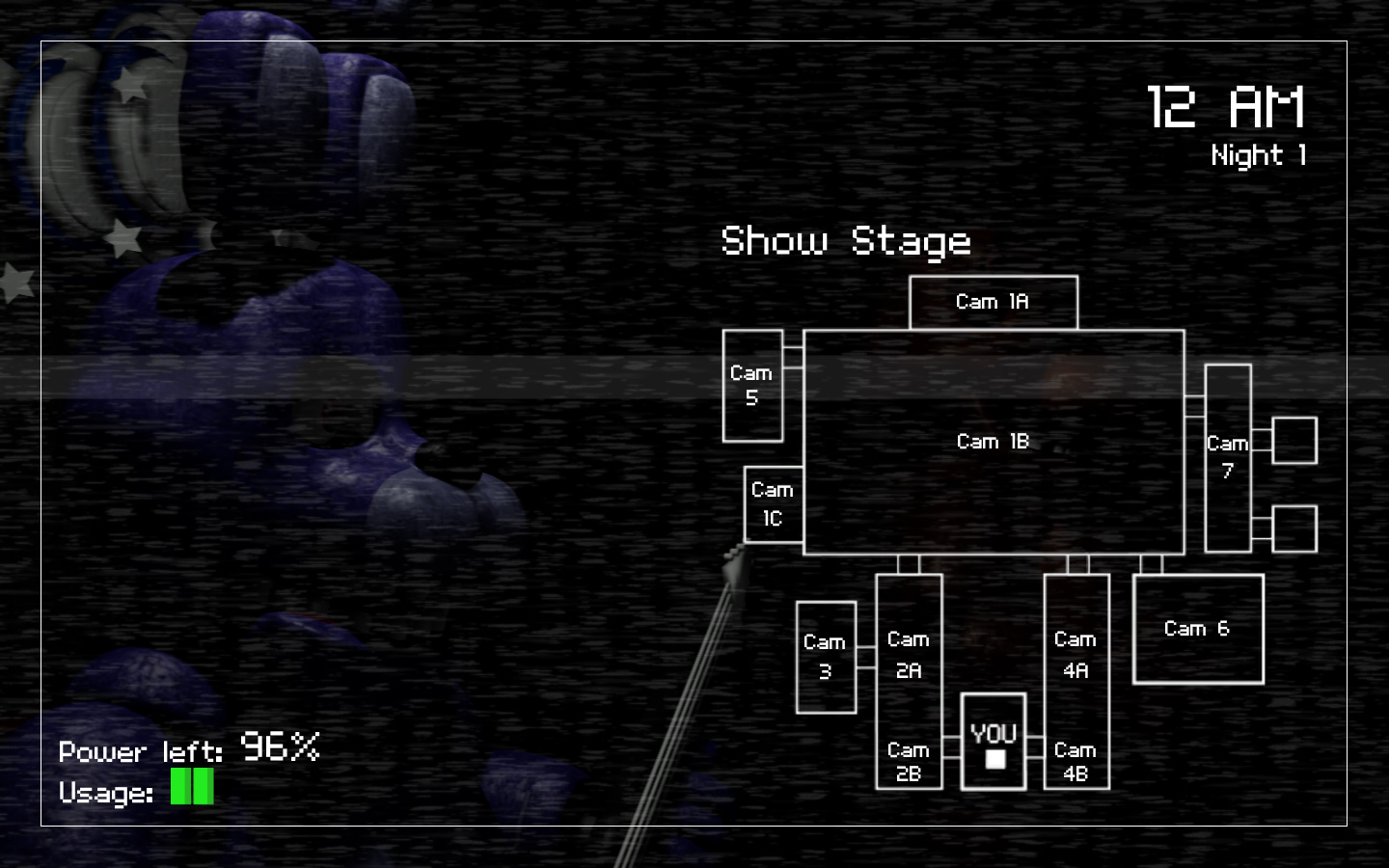Open Cam 6 kitchen camera
The image size is (1389, 868).
point(1197,628)
